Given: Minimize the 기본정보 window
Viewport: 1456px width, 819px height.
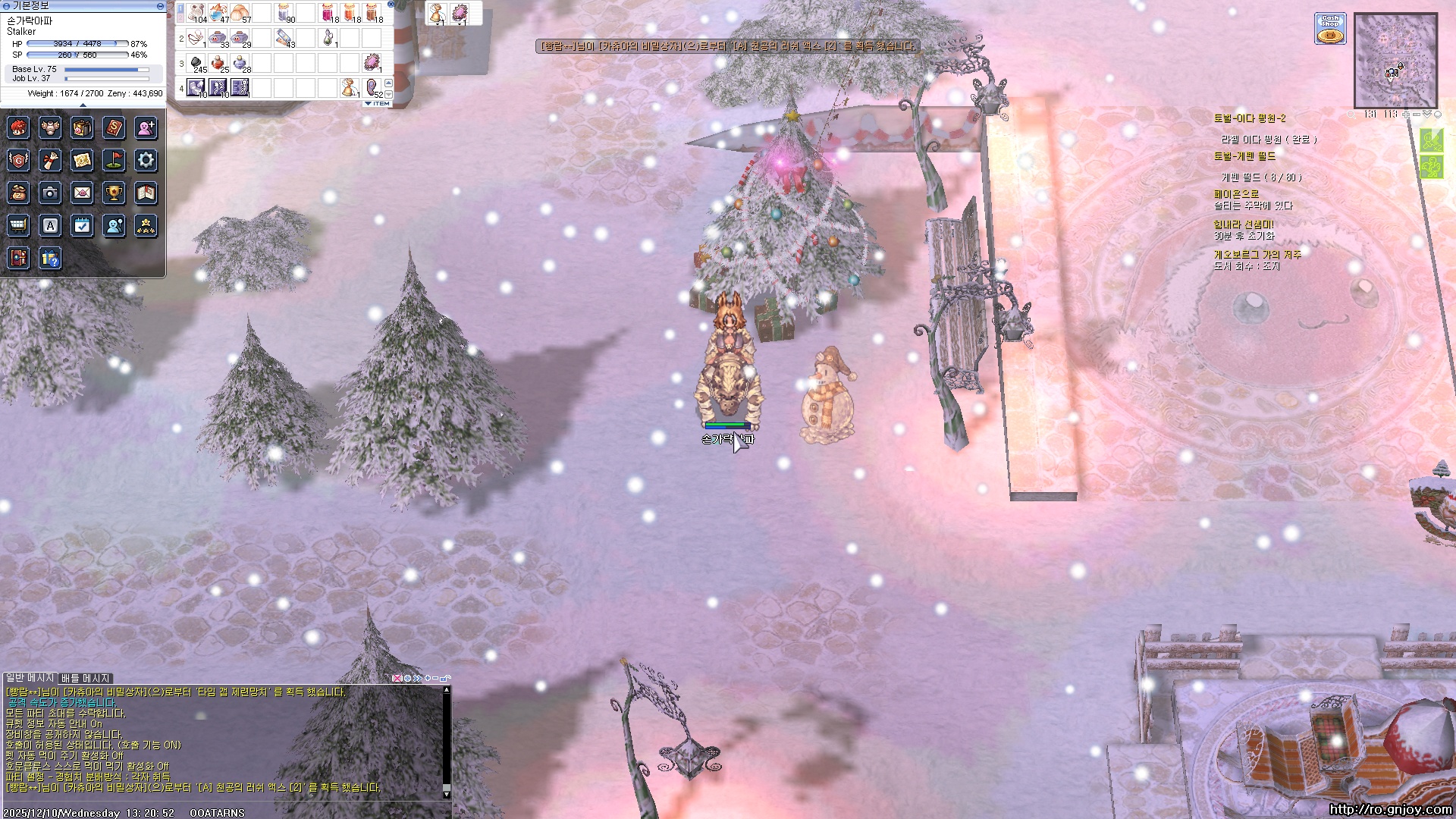Looking at the screenshot, I should click(x=160, y=6).
